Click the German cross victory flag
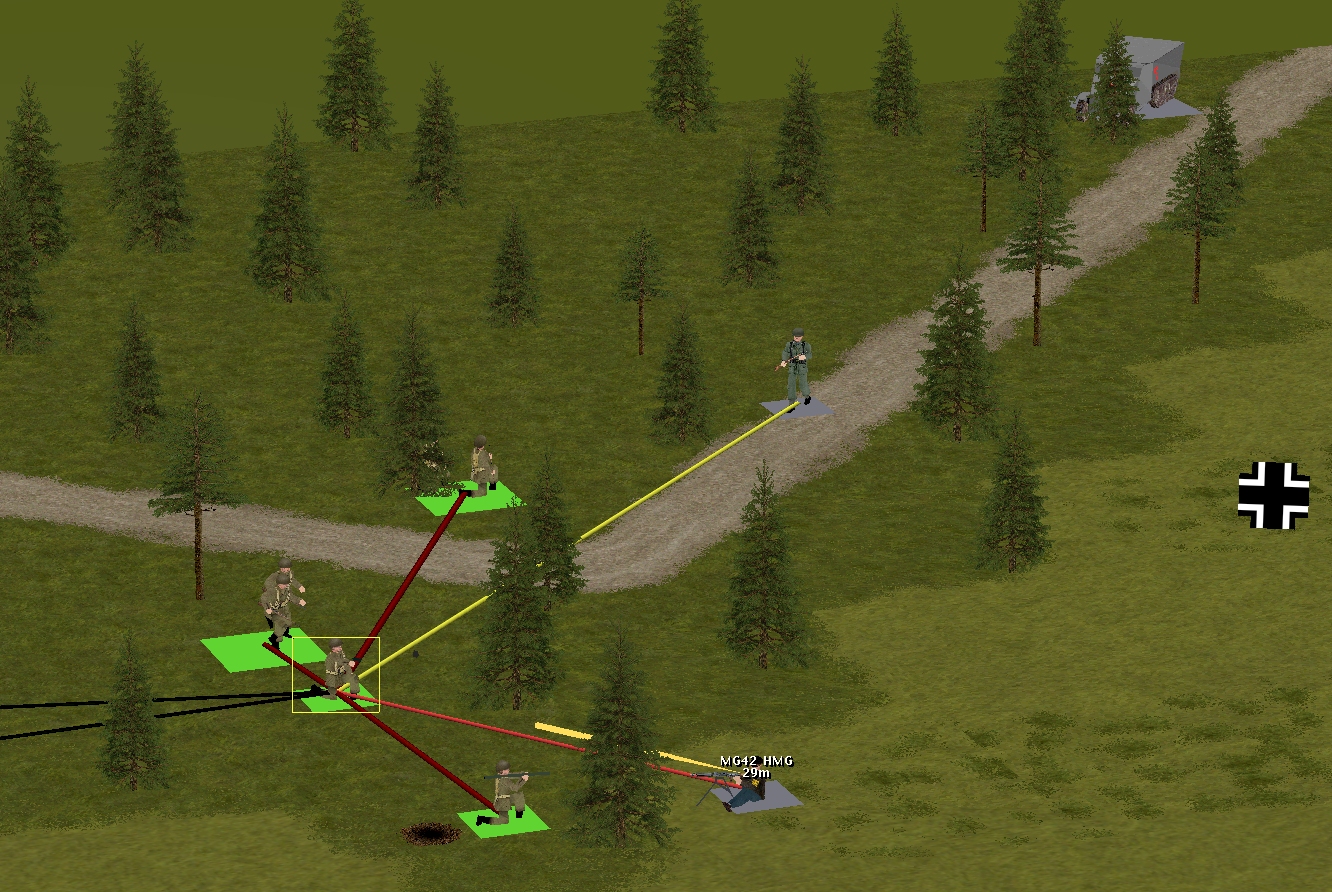 (1273, 495)
